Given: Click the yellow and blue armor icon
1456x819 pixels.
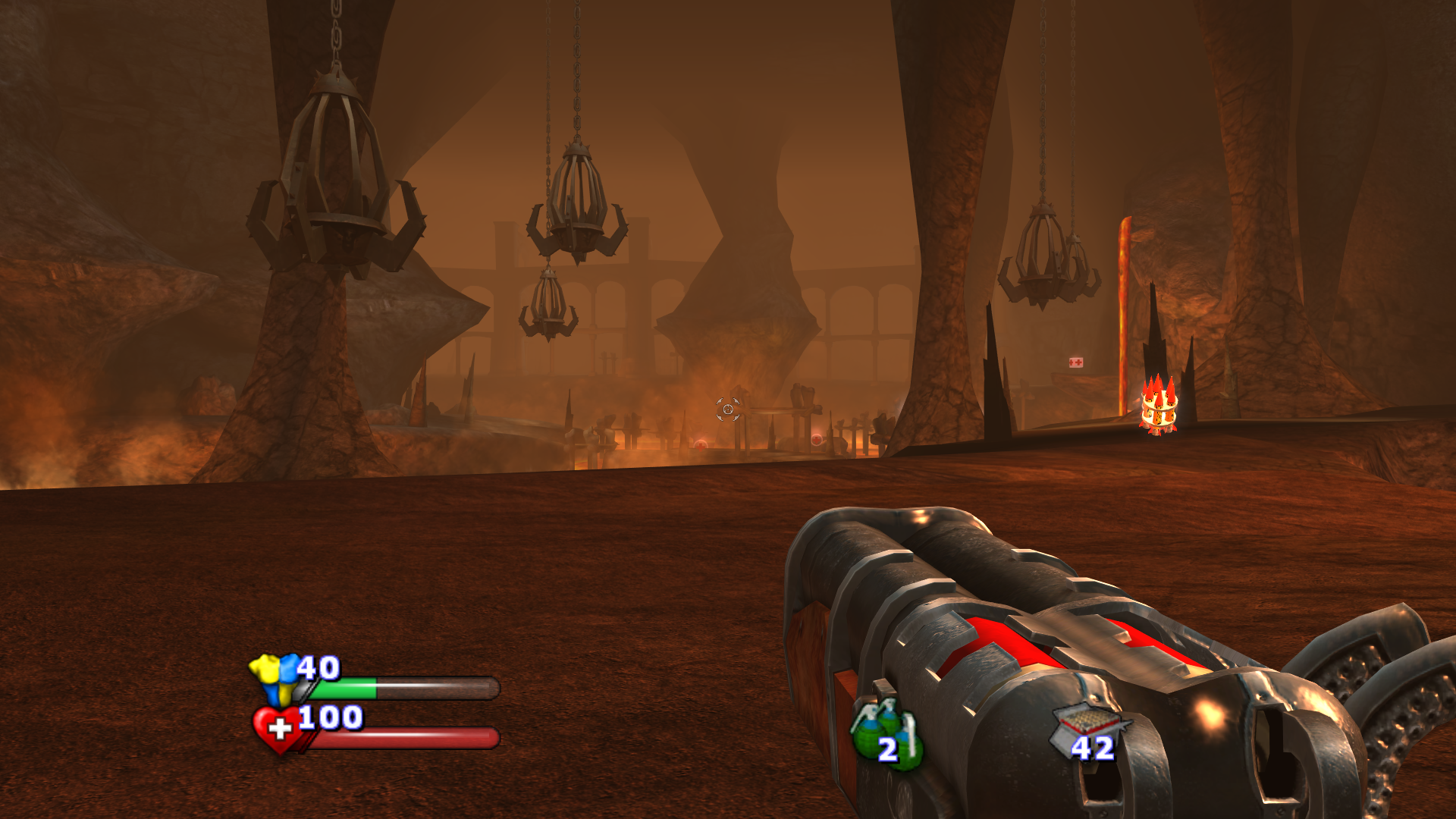Looking at the screenshot, I should pos(276,676).
